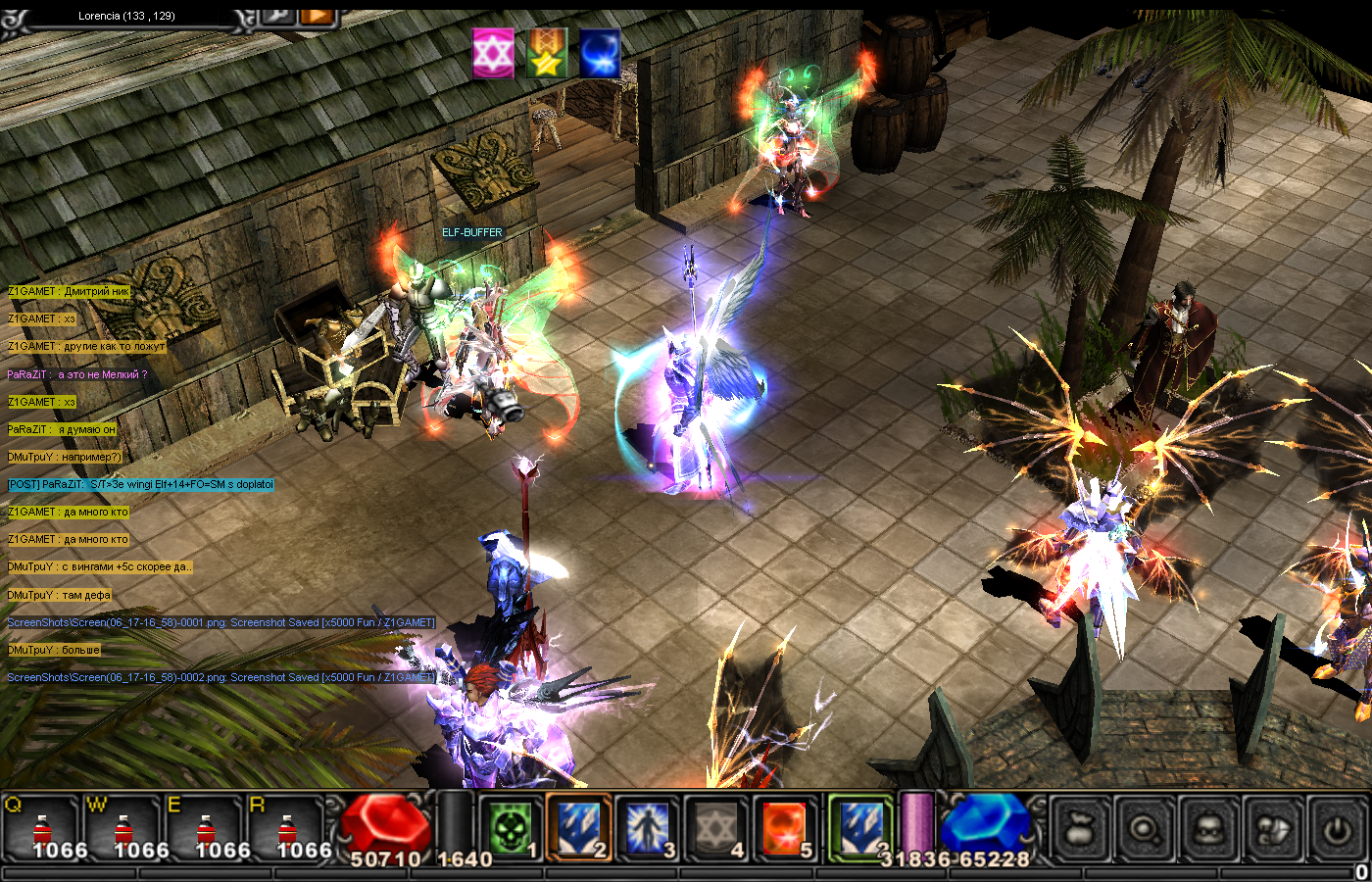
Task: Select the green skull skill in slot 1
Action: click(512, 828)
